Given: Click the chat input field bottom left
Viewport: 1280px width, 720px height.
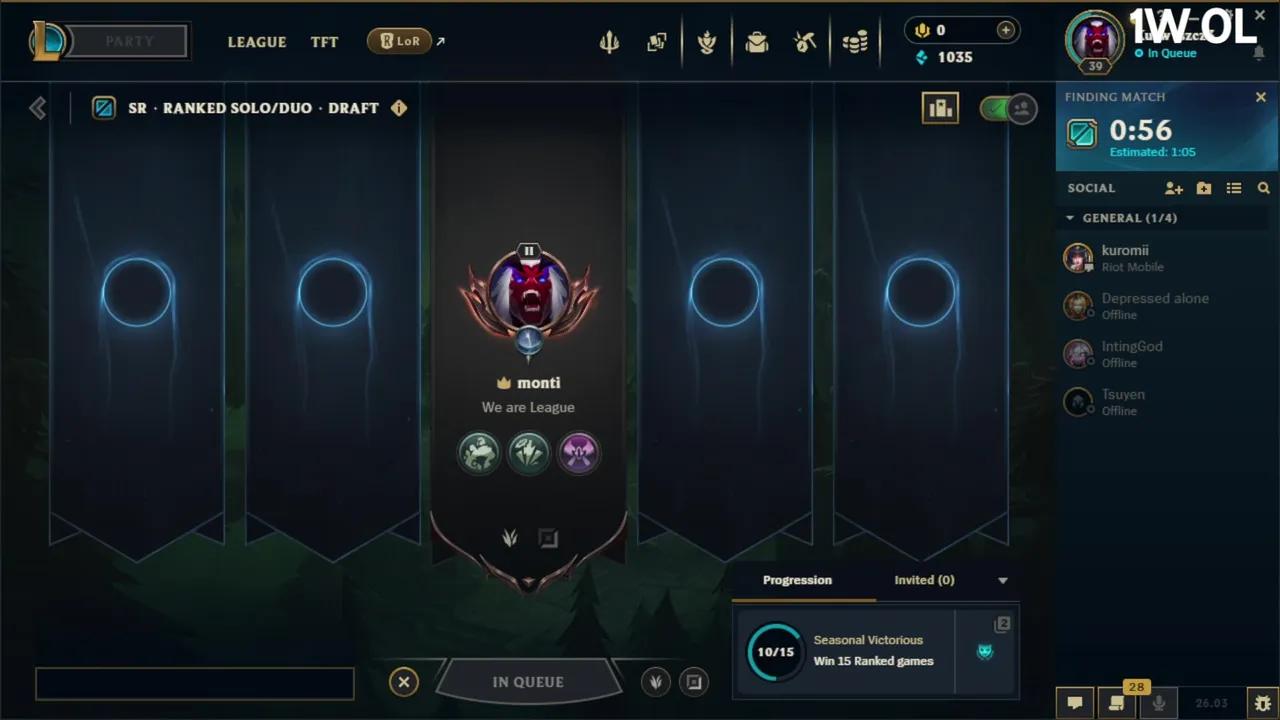Looking at the screenshot, I should pos(195,682).
